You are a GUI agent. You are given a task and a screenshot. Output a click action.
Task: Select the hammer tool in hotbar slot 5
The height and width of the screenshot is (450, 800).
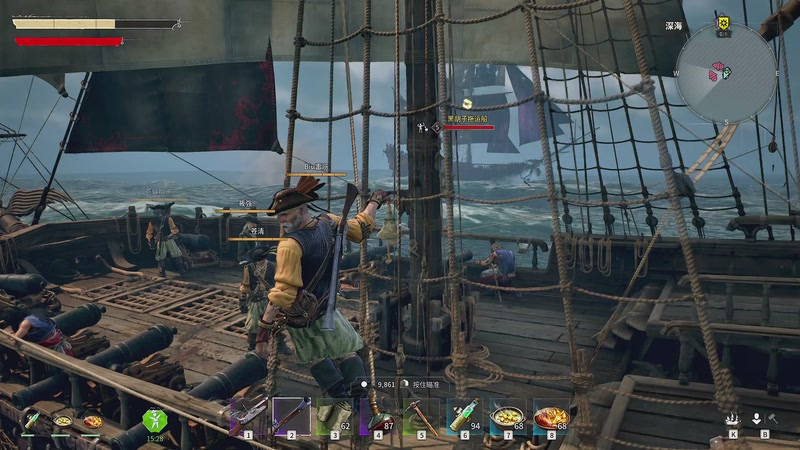tap(420, 414)
